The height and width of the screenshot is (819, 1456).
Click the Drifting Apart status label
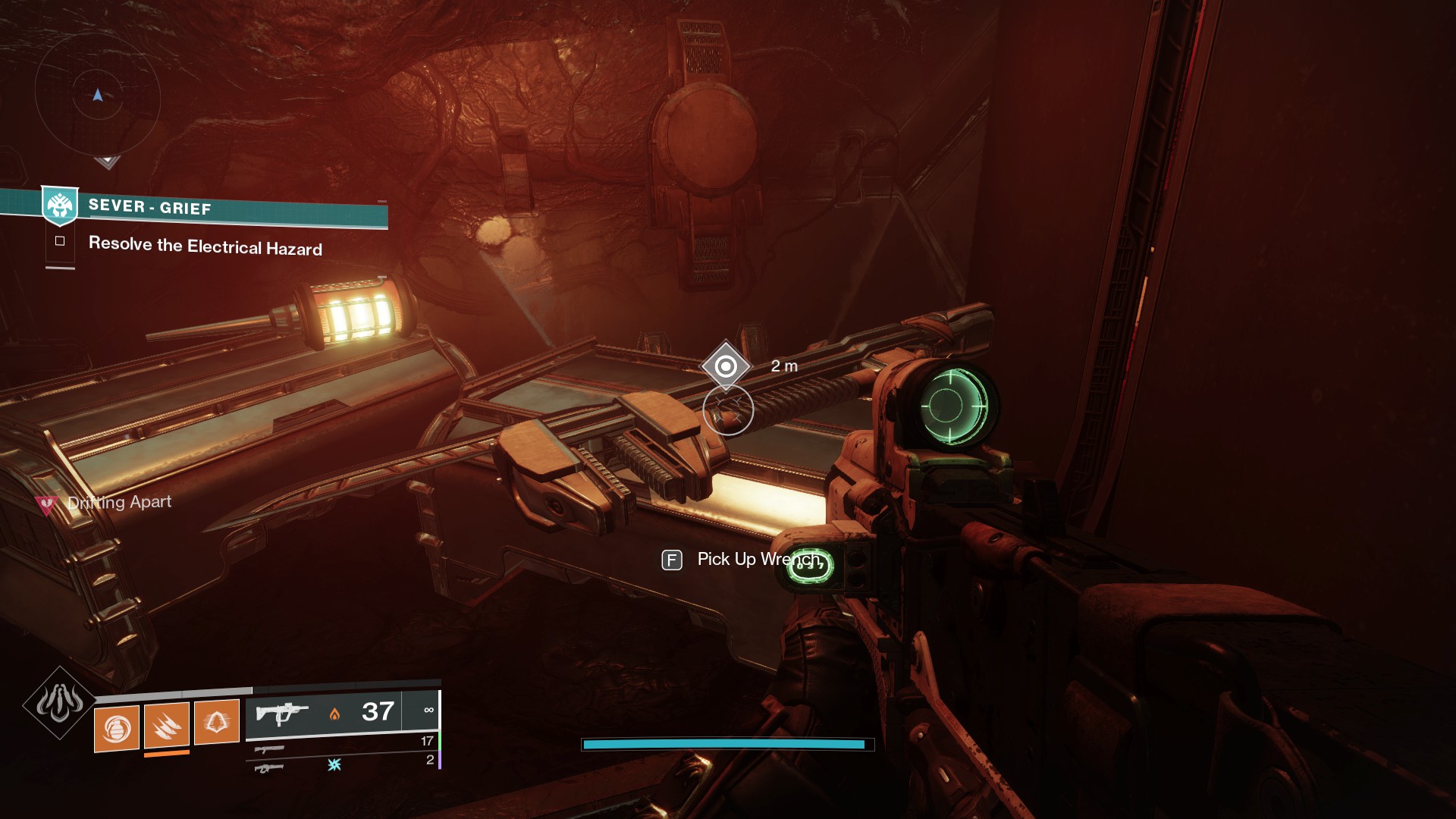tap(119, 502)
